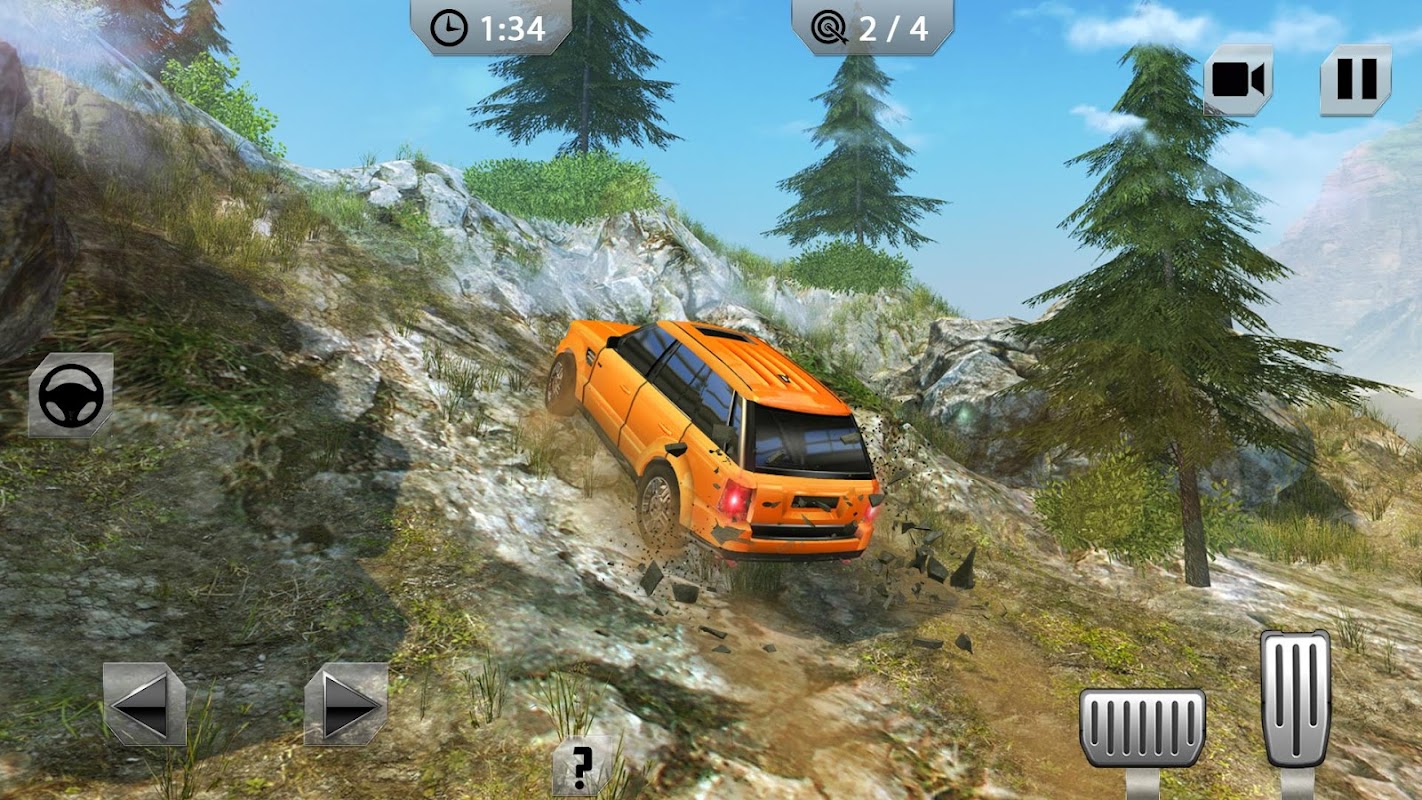Hit the tall gas pedal
This screenshot has width=1422, height=800.
(1295, 700)
